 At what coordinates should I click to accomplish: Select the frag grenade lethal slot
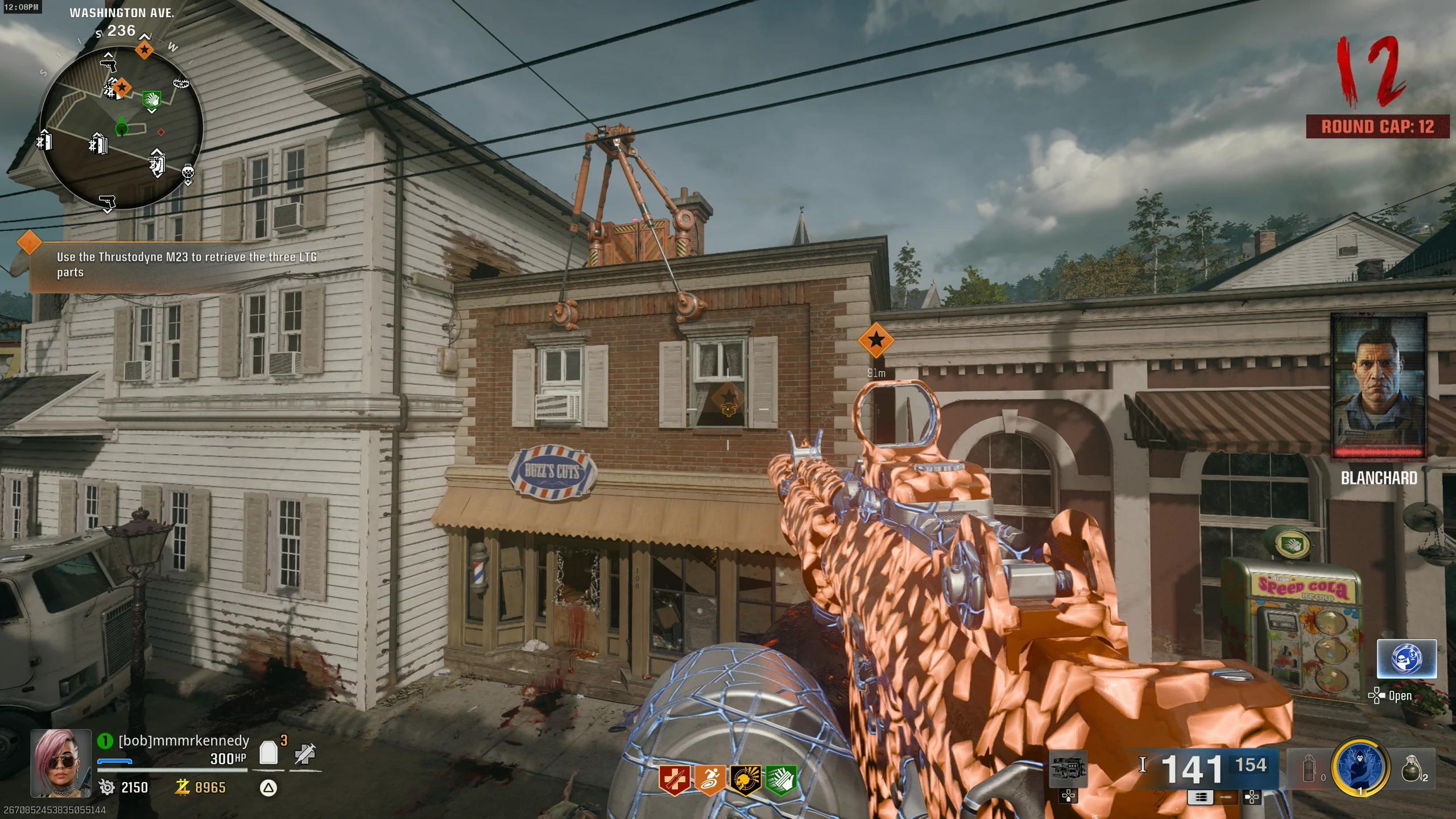pos(1412,769)
